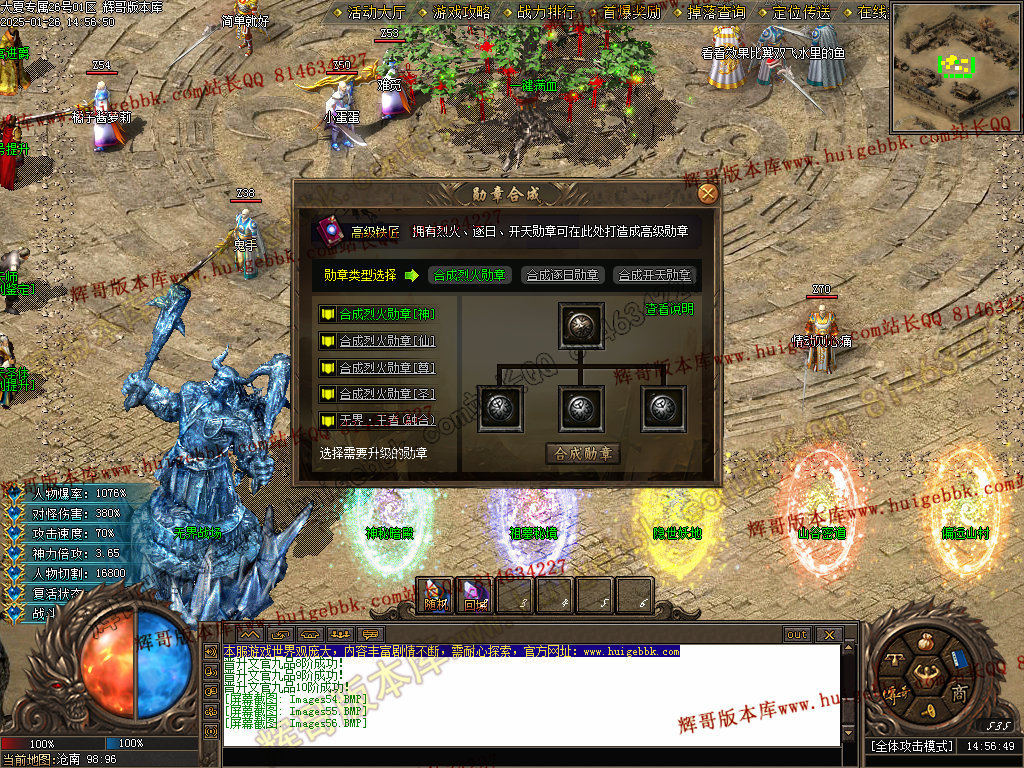This screenshot has width=1024, height=768.
Task: Open the 商 shop button on the wheel
Action: tap(957, 692)
